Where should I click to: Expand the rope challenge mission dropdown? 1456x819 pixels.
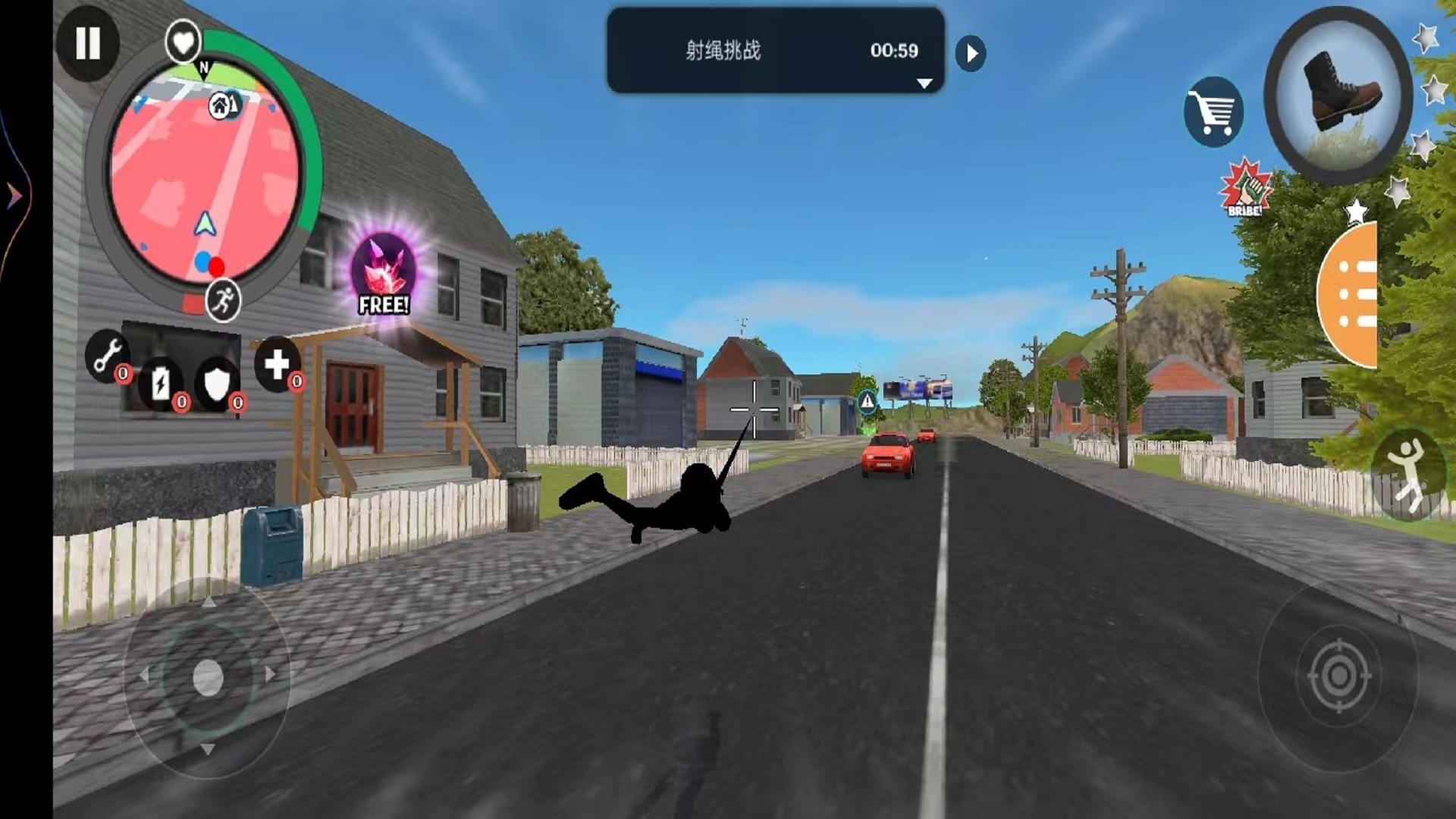pyautogui.click(x=924, y=83)
